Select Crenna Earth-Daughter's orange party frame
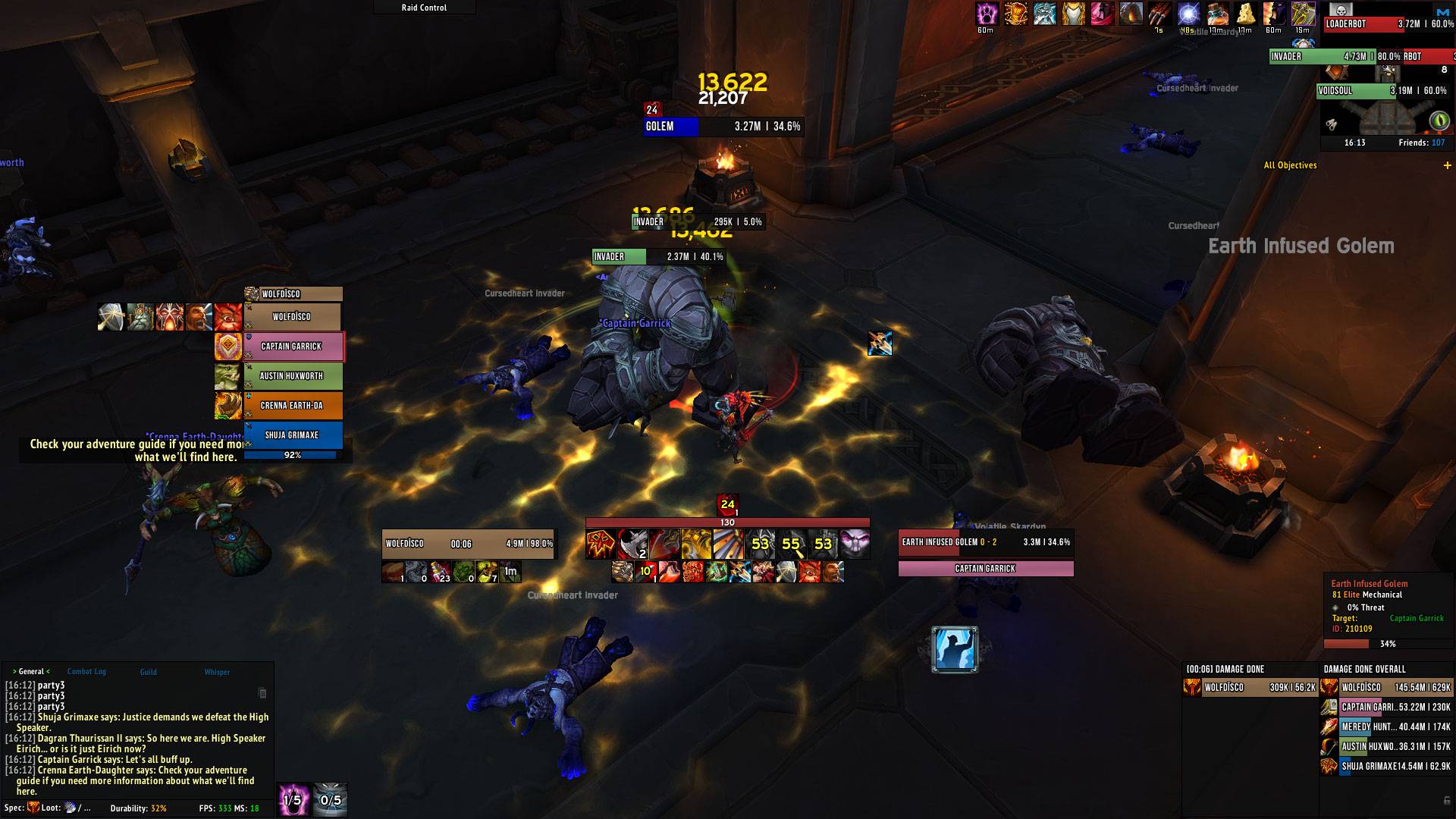The height and width of the screenshot is (819, 1456). coord(292,406)
